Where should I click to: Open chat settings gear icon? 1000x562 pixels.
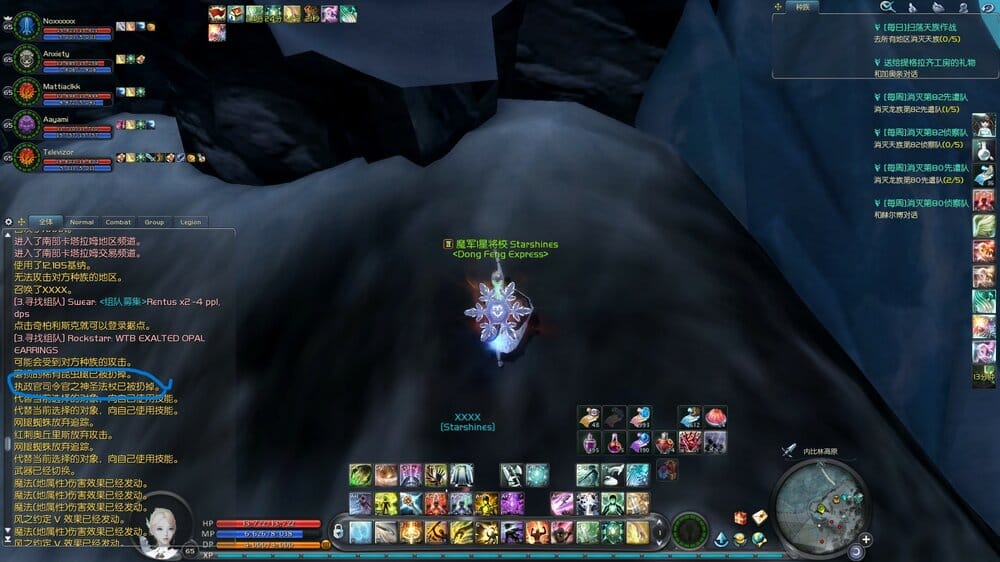8,222
